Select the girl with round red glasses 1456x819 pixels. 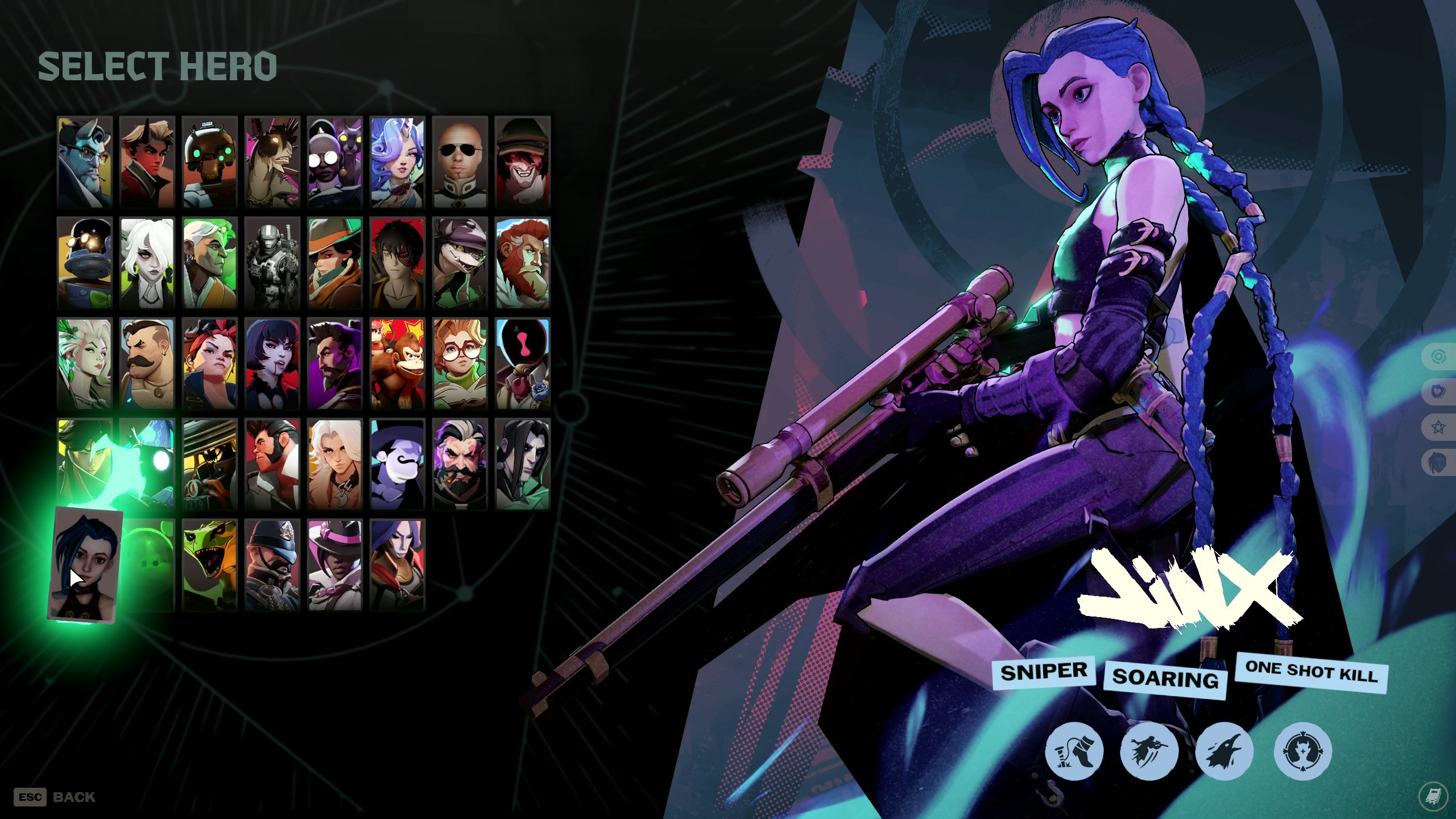pos(460,363)
